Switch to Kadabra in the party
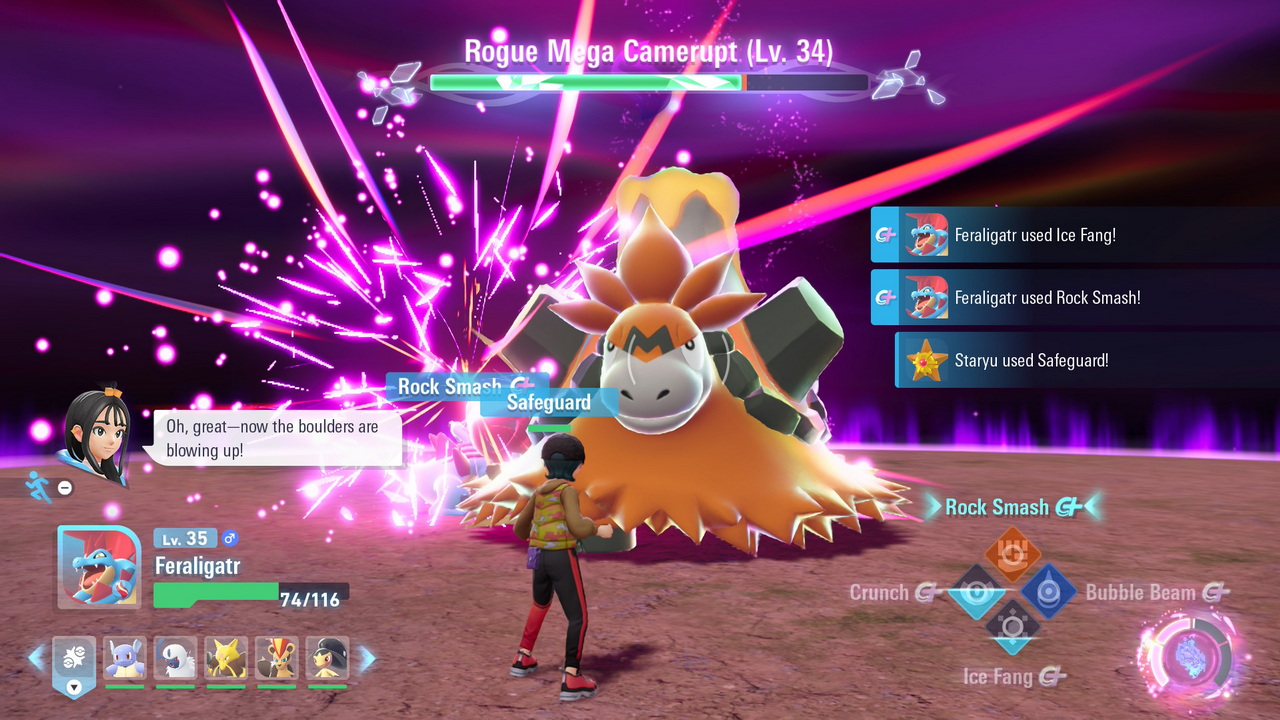Image resolution: width=1280 pixels, height=720 pixels. click(x=226, y=658)
